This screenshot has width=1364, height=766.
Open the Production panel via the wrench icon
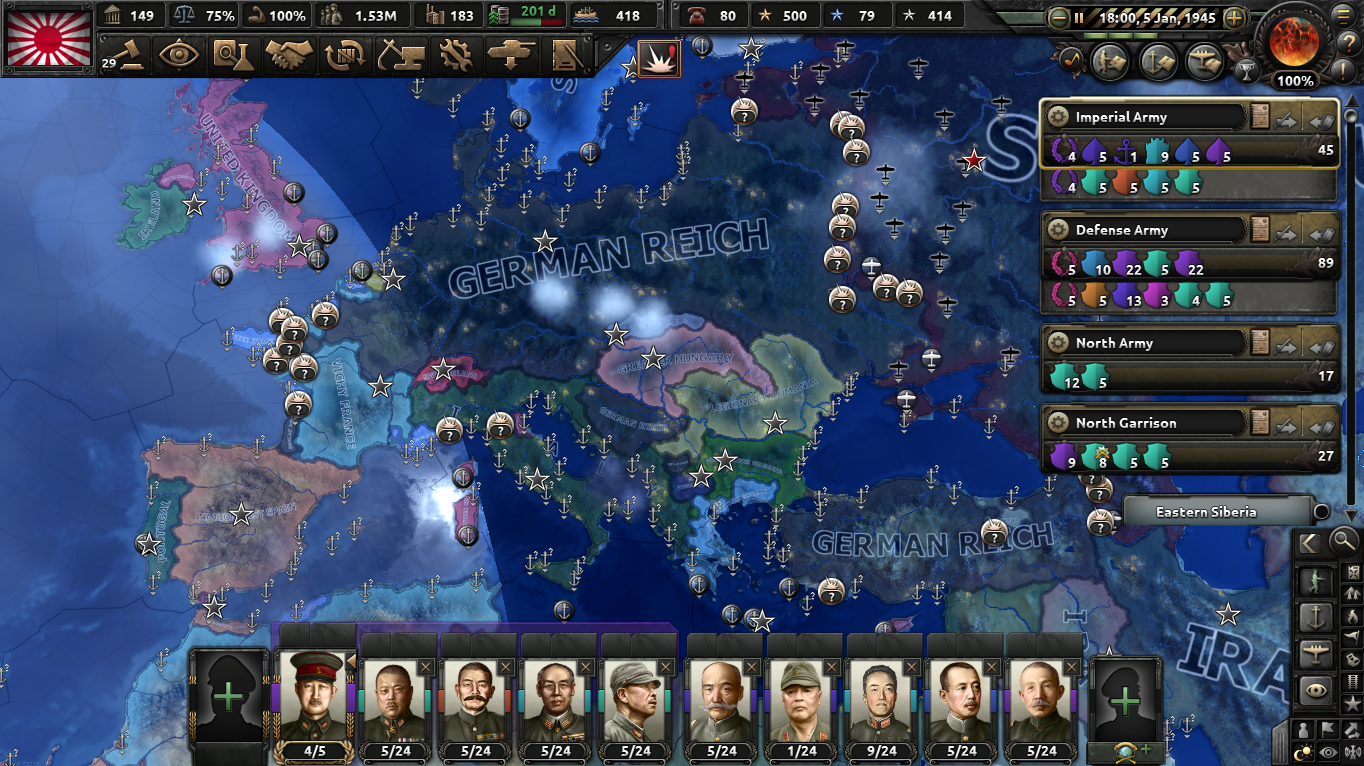point(457,57)
